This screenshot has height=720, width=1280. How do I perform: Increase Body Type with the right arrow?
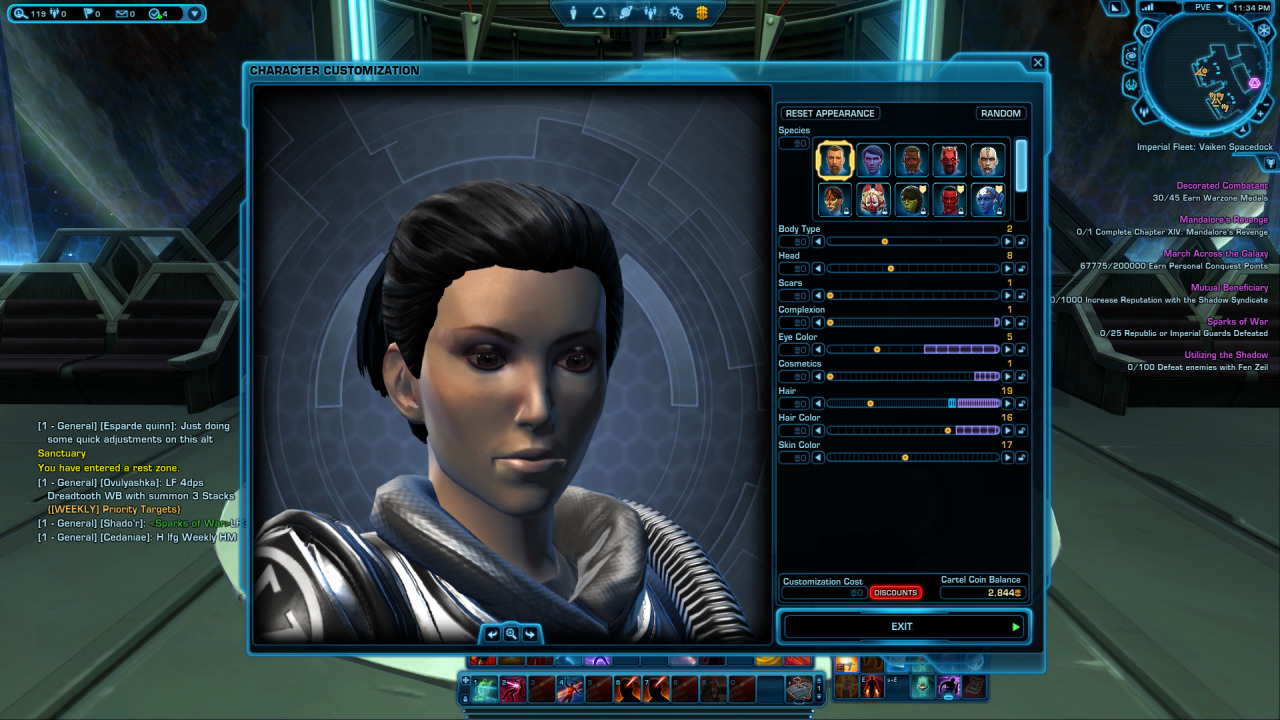click(x=1007, y=242)
